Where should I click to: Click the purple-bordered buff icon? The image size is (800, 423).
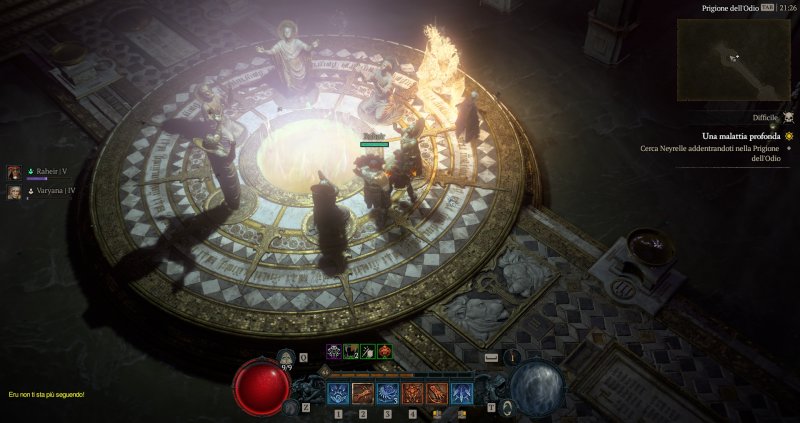coord(334,351)
